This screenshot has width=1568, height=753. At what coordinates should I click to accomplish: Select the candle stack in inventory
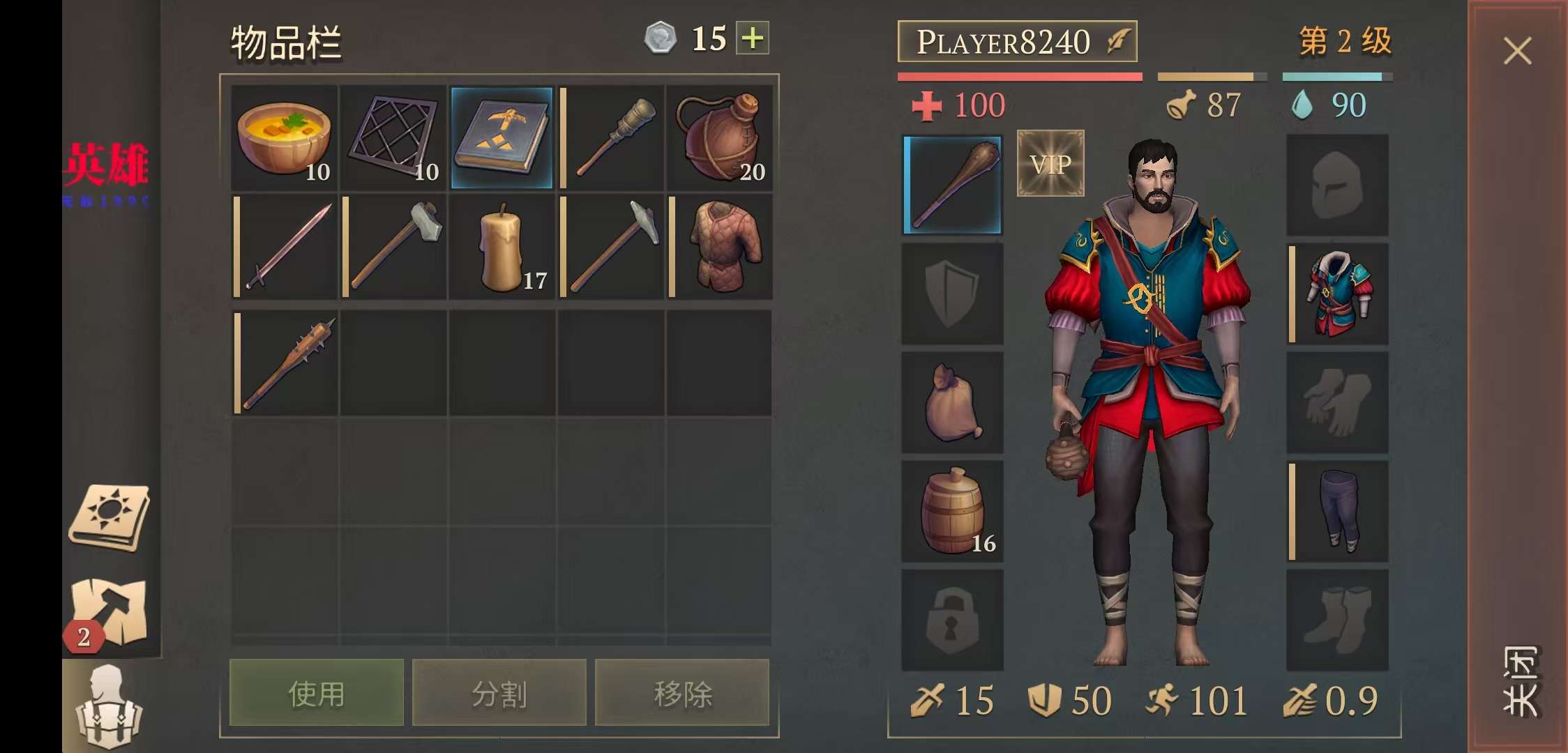coord(502,248)
